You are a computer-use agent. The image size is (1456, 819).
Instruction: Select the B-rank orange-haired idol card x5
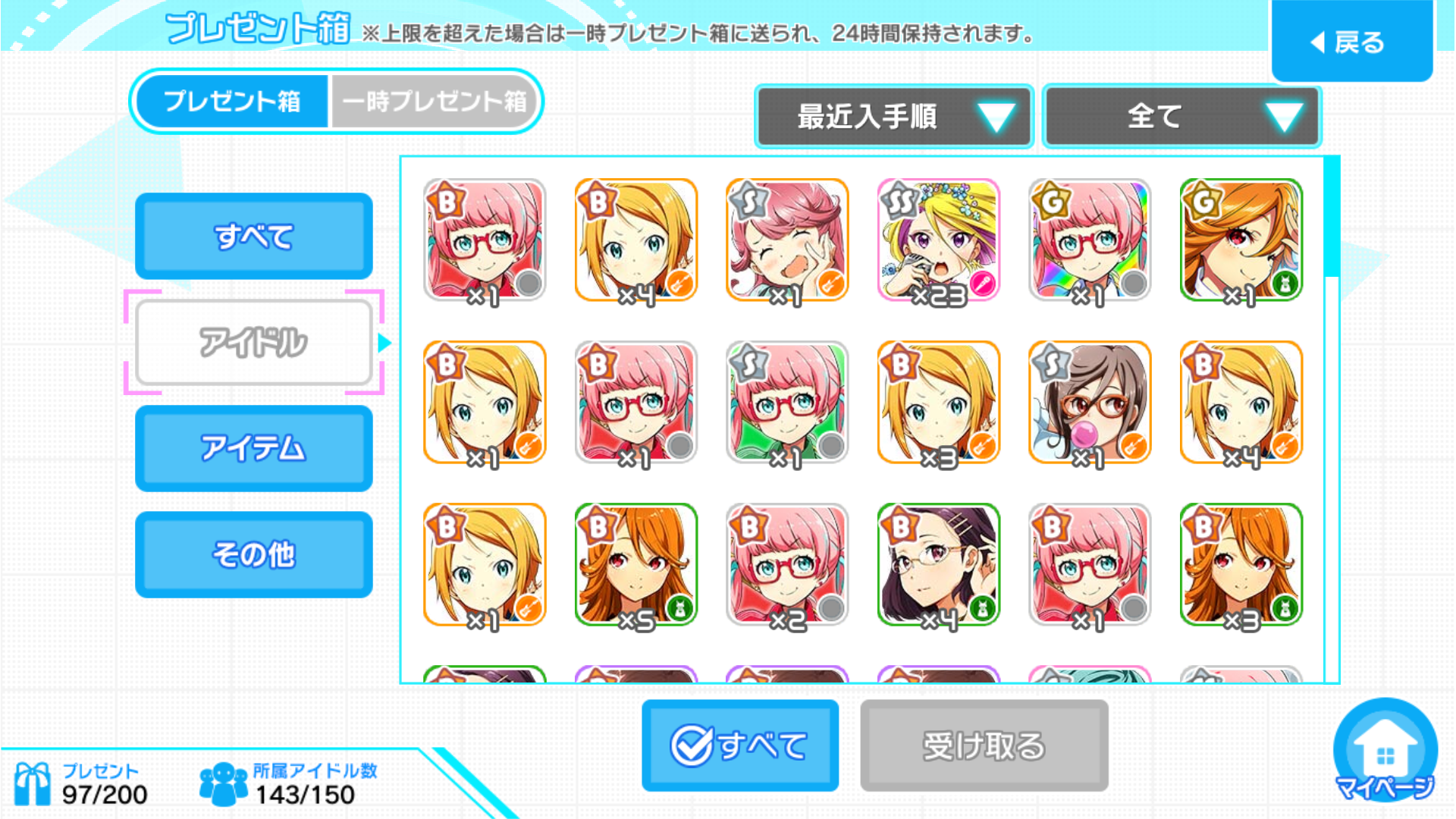pos(635,564)
